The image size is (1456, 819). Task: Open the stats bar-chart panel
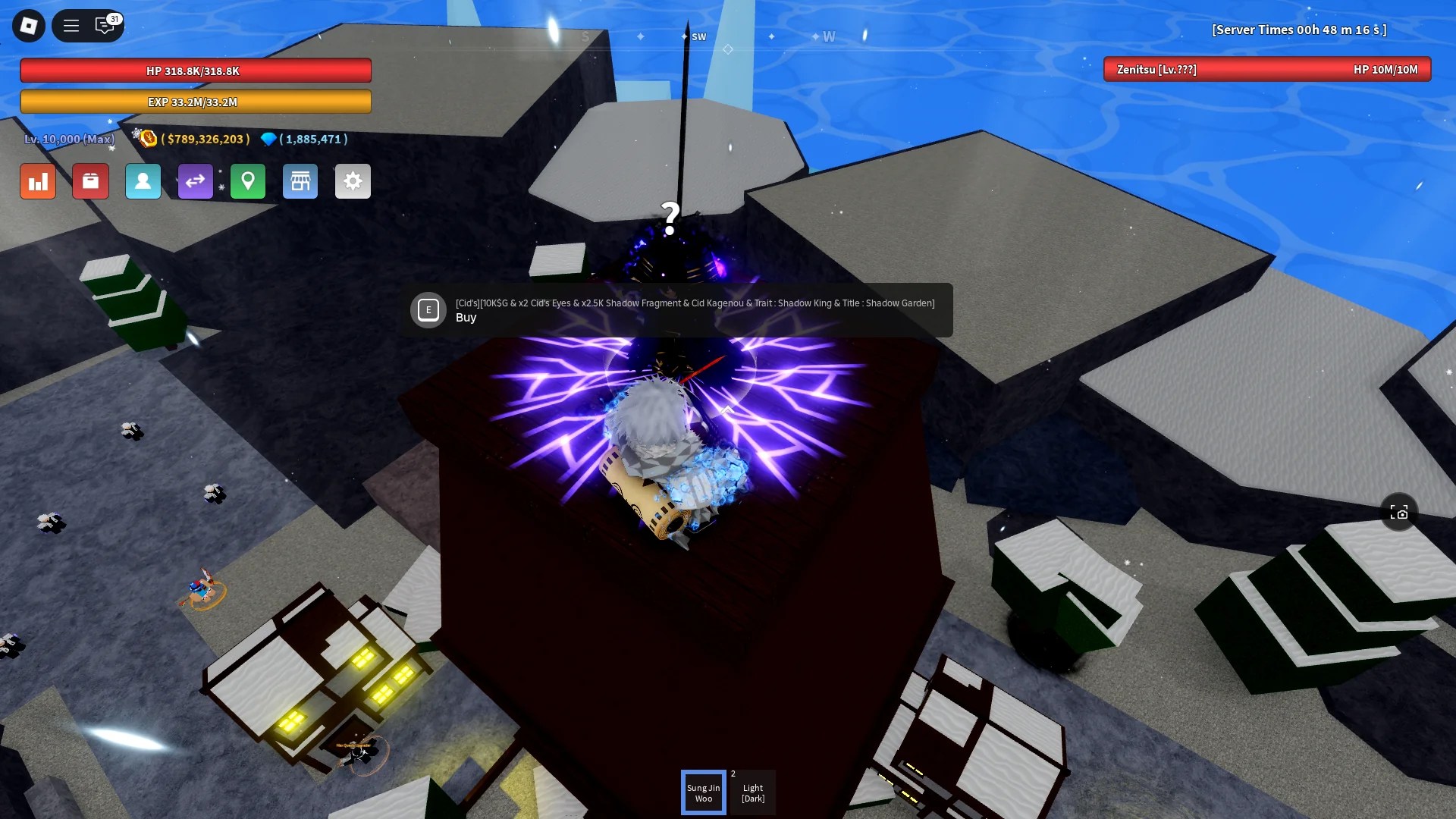tap(37, 181)
